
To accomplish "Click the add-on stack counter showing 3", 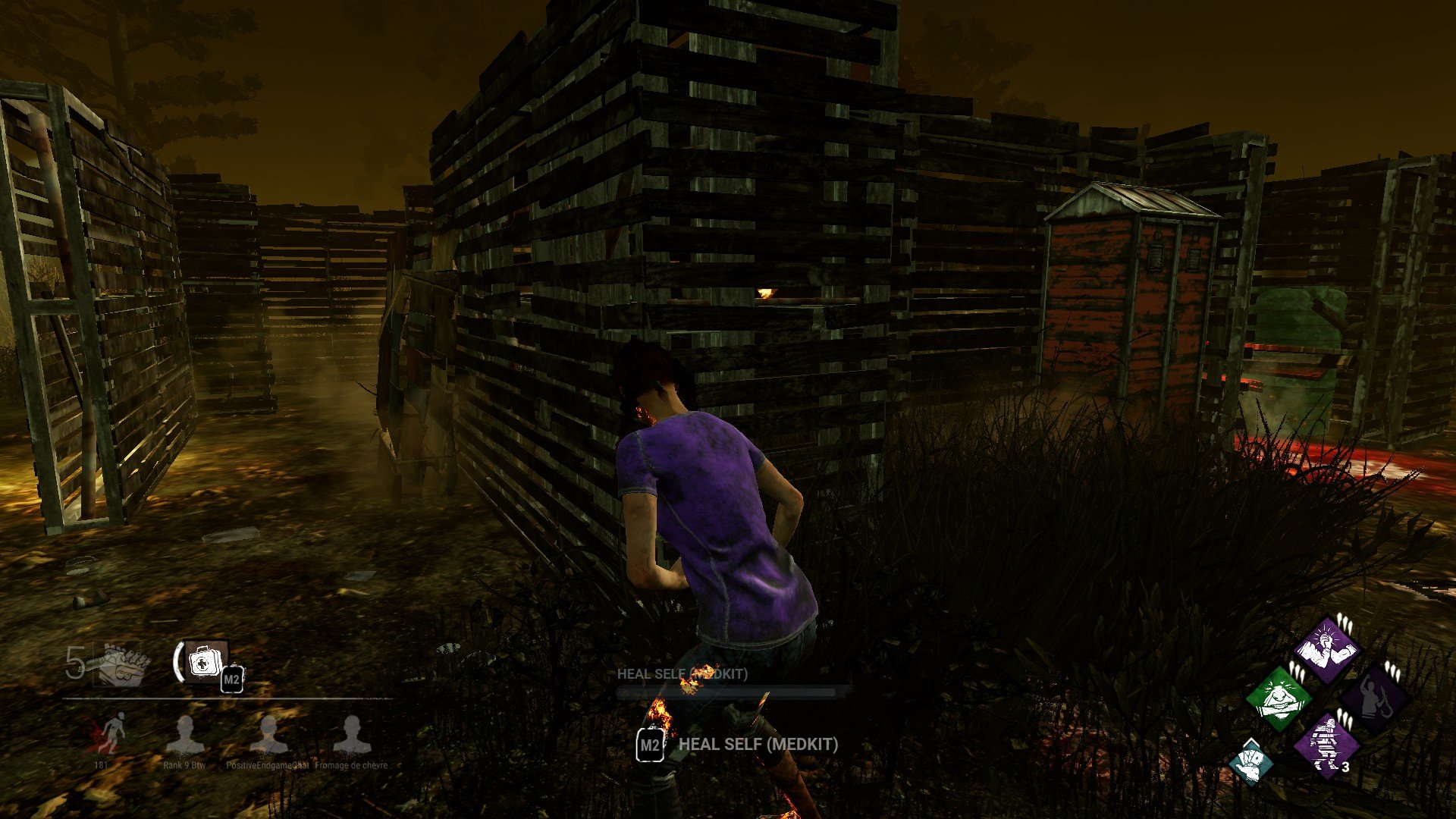I will (1345, 766).
